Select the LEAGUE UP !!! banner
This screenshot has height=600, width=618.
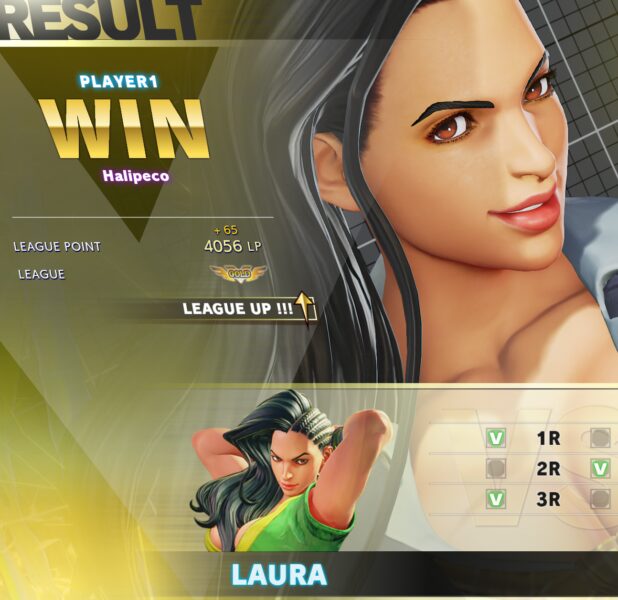247,308
